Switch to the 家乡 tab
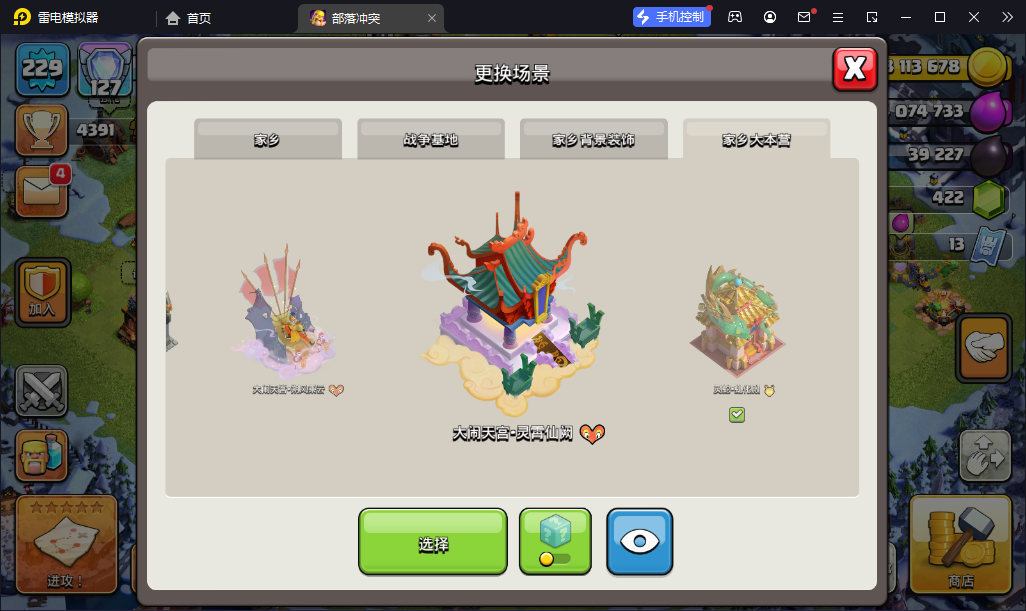The image size is (1026, 611). [267, 140]
